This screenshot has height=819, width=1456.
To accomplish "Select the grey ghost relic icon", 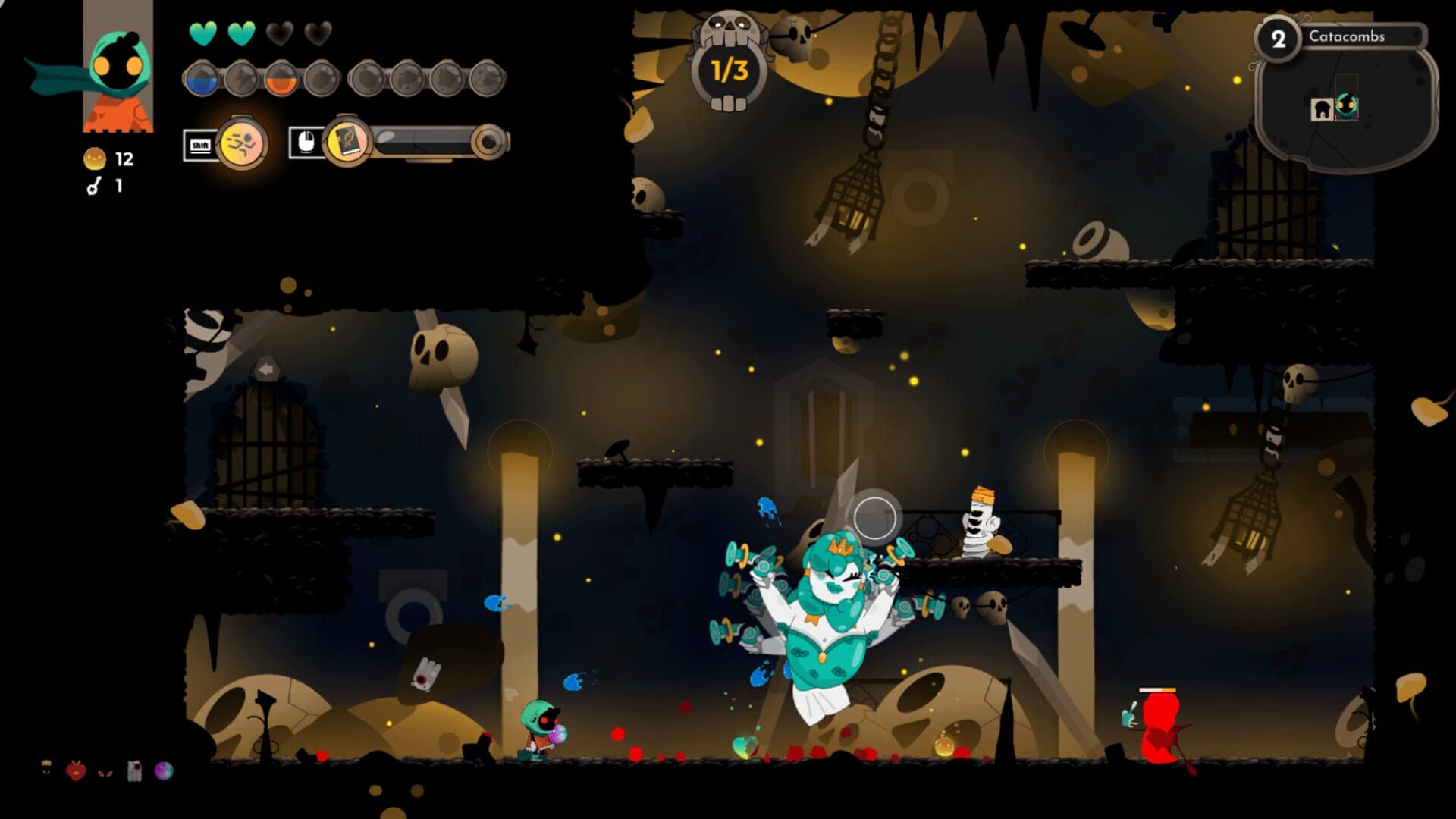I will click(135, 771).
